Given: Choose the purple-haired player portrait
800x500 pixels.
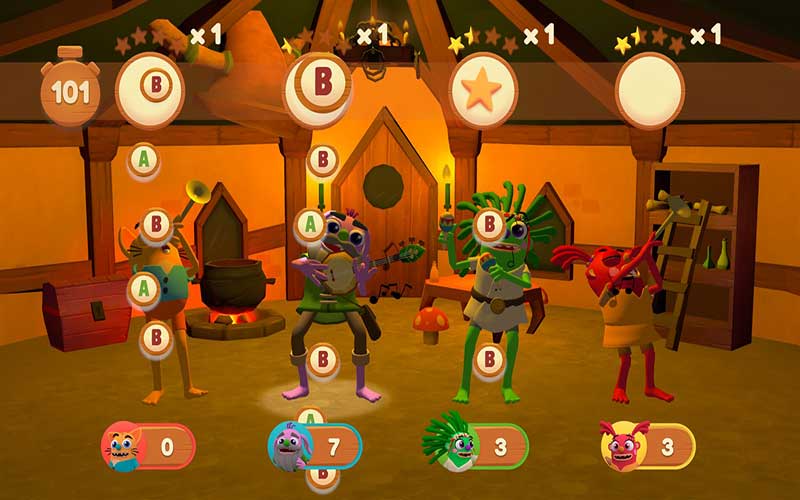Looking at the screenshot, I should click(291, 446).
